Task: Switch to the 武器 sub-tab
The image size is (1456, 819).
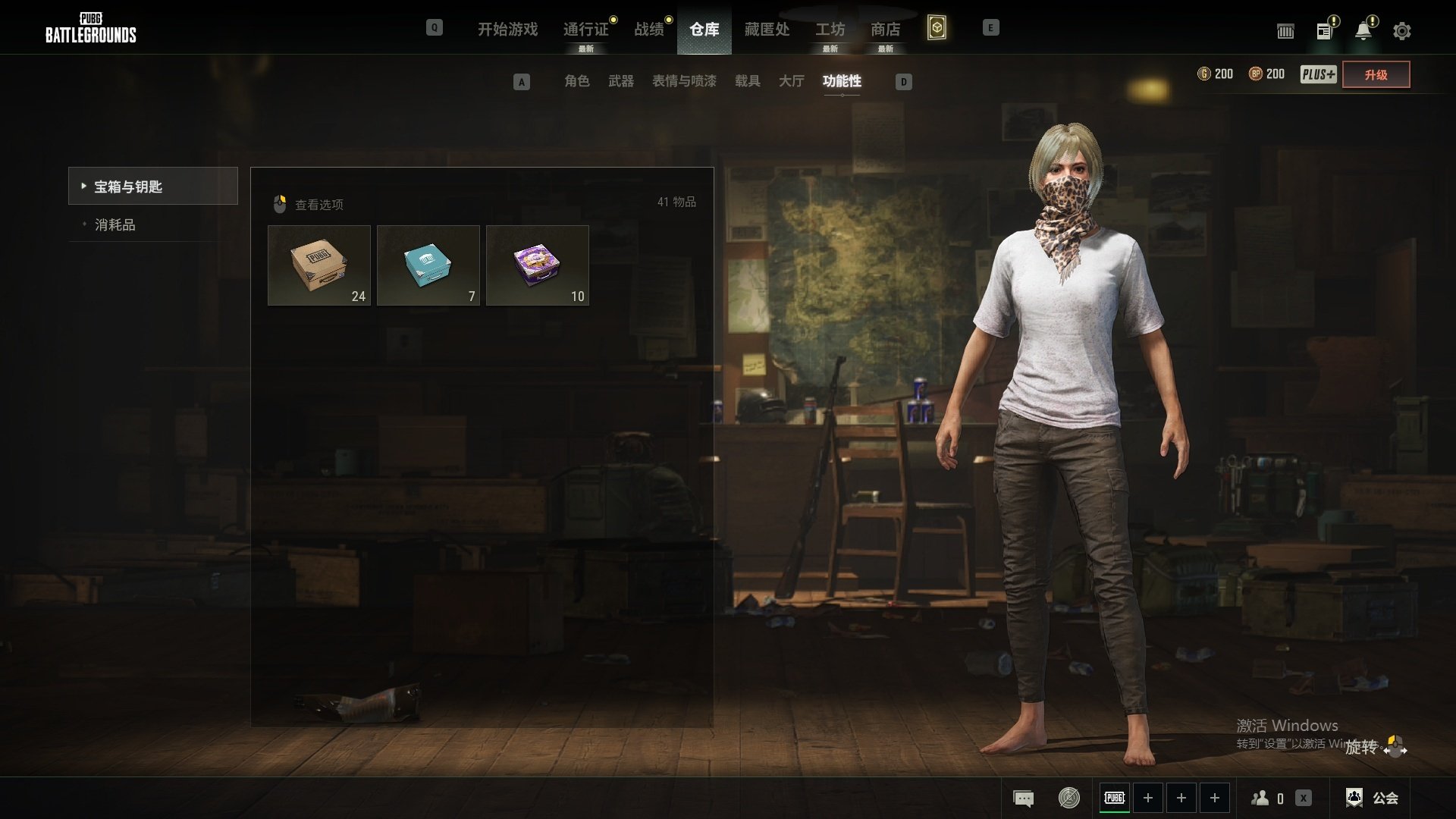Action: 620,81
